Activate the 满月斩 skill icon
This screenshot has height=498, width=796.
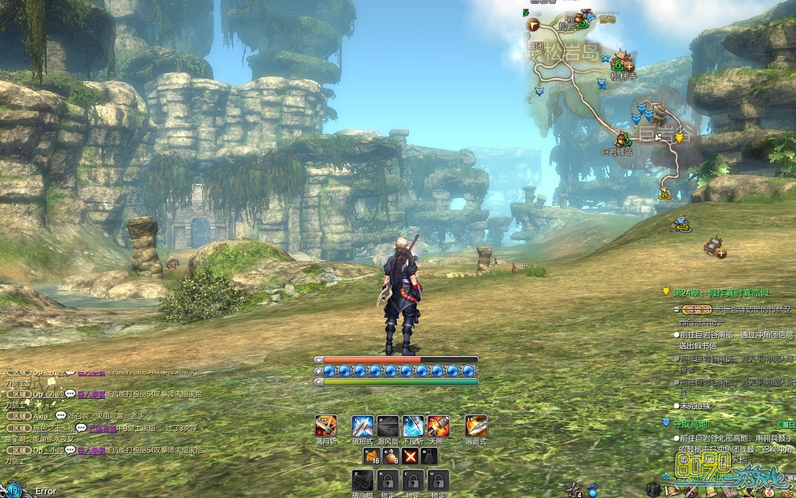tap(326, 426)
